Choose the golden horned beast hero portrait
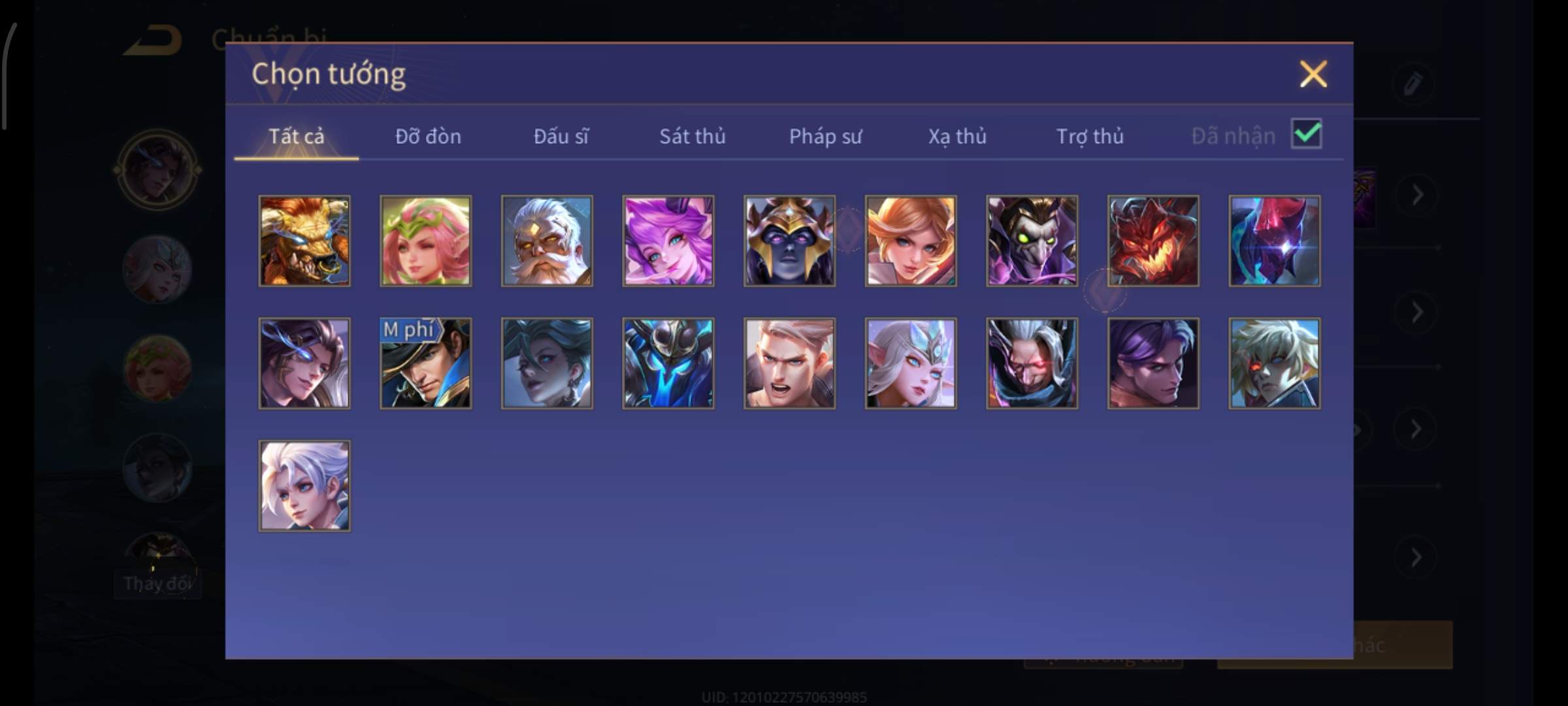This screenshot has height=706, width=1568. tap(304, 241)
